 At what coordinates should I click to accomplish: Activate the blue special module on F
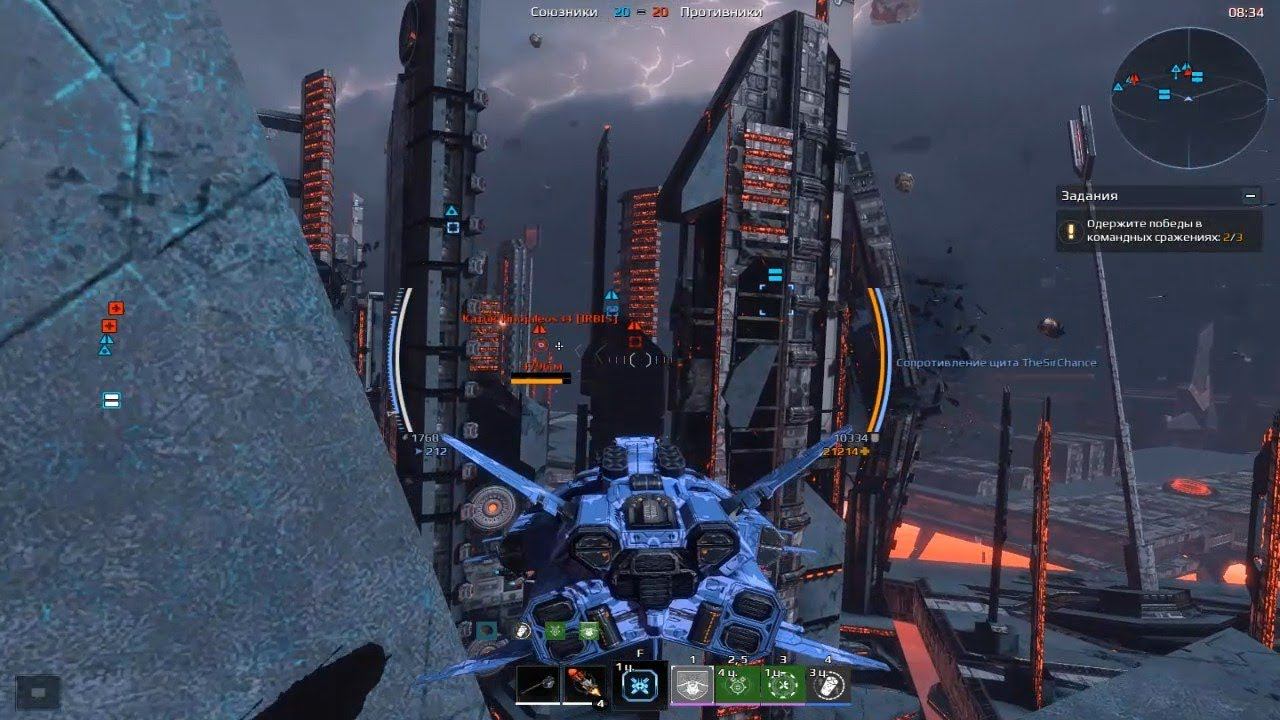pos(639,686)
